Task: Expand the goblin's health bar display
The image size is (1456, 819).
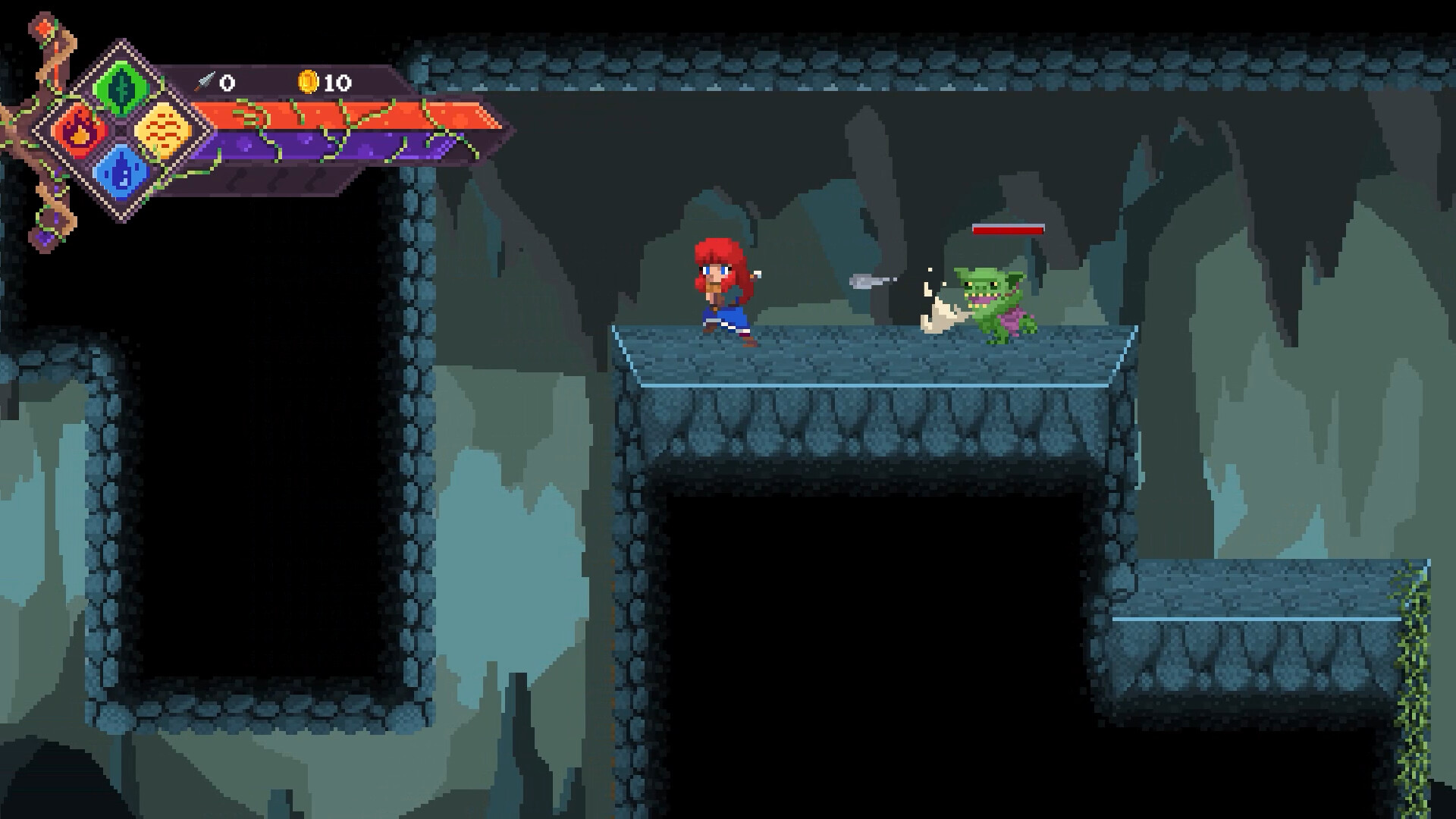Action: pyautogui.click(x=1009, y=229)
